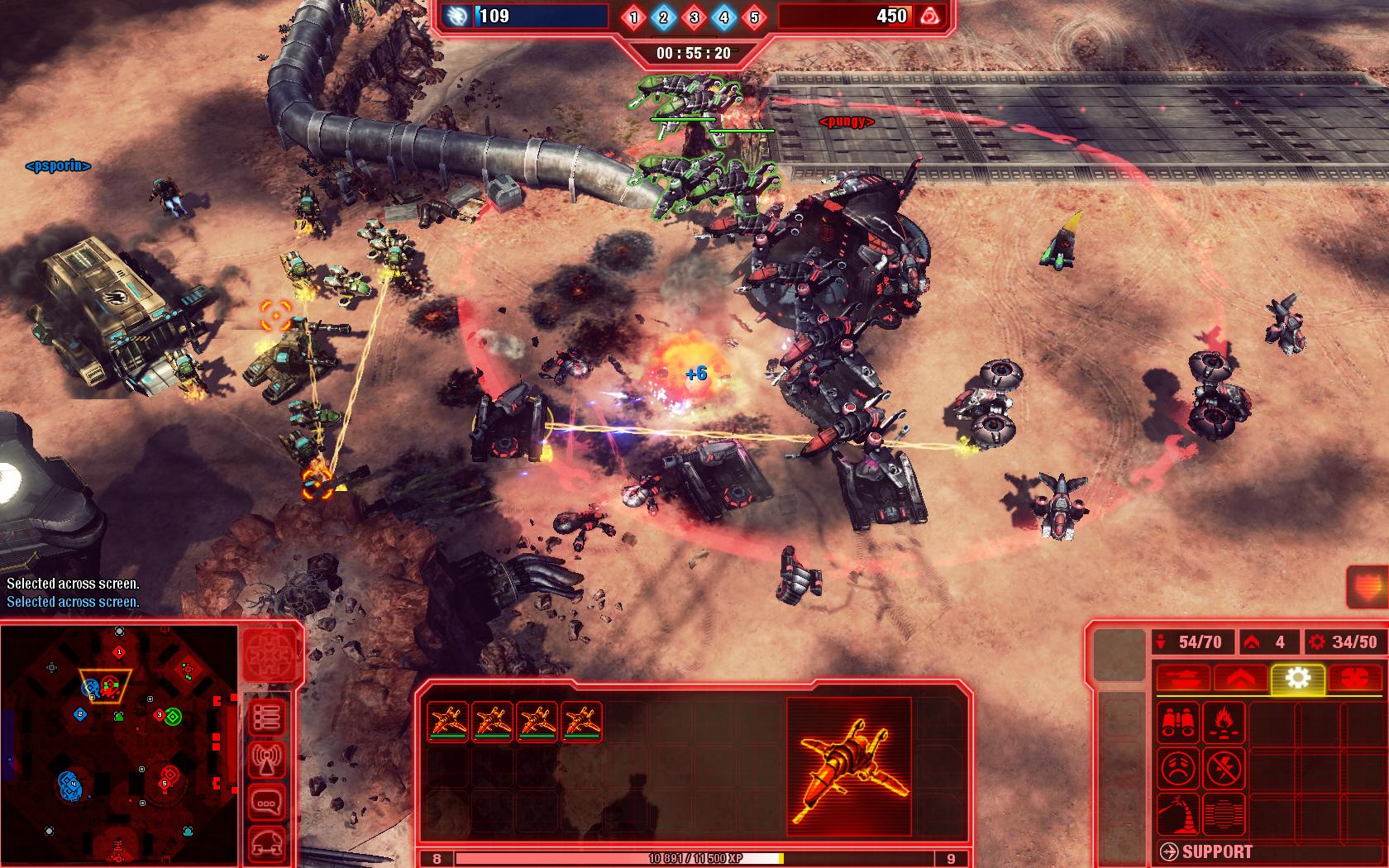The image size is (1389, 868).
Task: Select the crawler button under the chat button
Action: coord(268,843)
